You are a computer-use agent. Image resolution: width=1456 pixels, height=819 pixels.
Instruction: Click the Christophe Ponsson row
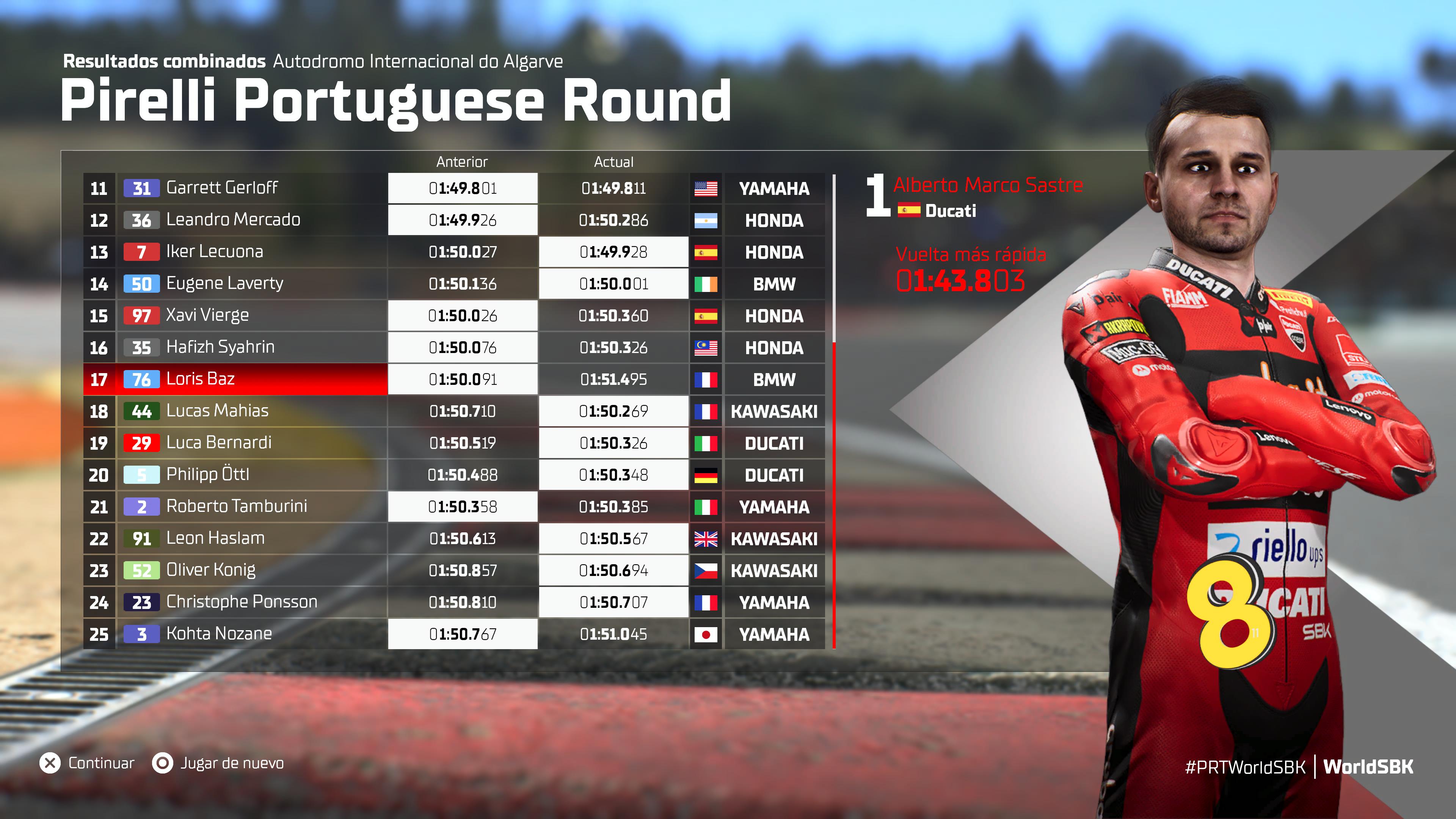242,602
